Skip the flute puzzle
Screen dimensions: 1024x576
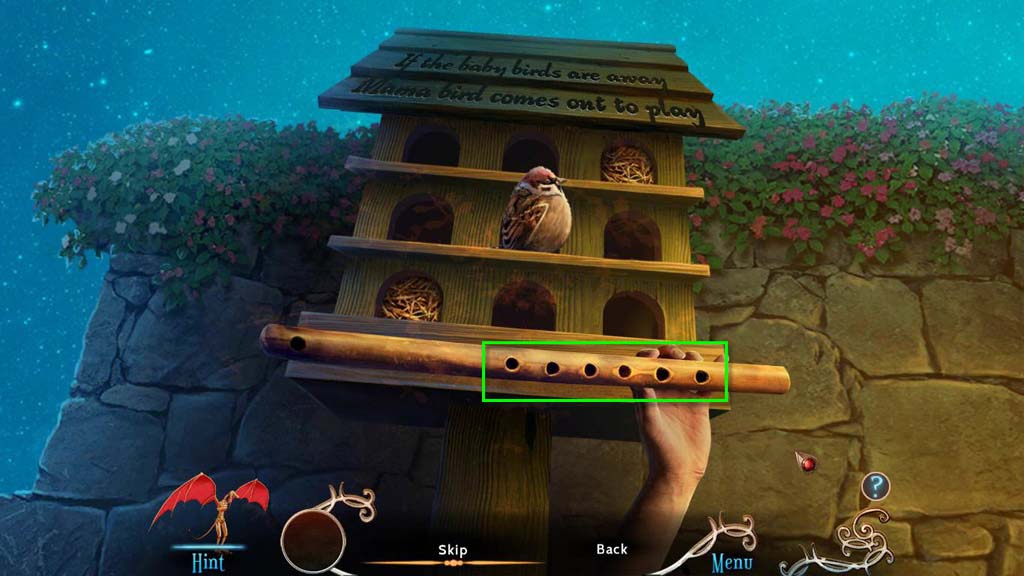(x=452, y=550)
